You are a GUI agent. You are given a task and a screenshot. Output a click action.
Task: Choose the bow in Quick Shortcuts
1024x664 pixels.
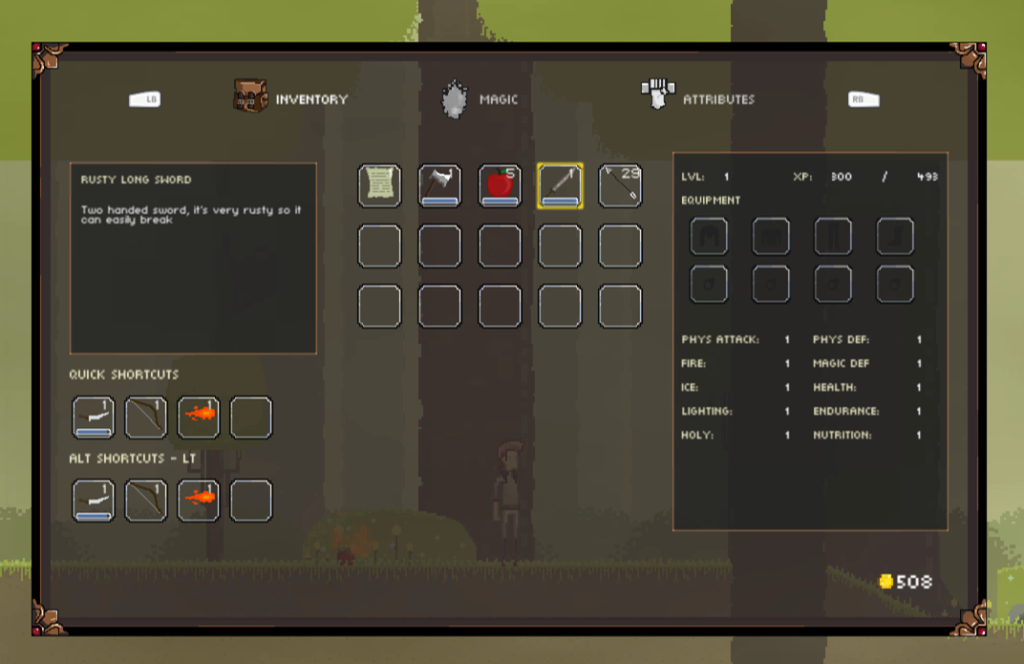click(145, 418)
